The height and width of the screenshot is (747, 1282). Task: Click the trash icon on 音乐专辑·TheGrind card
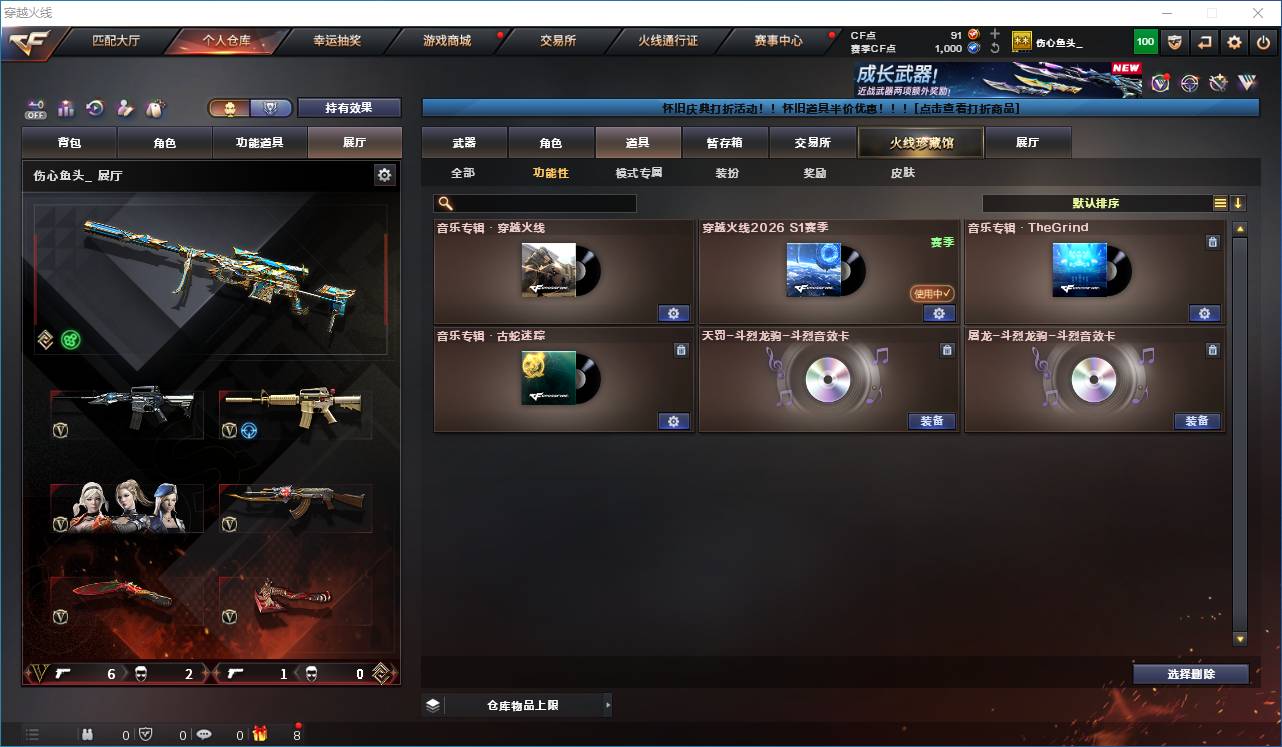tap(1212, 241)
